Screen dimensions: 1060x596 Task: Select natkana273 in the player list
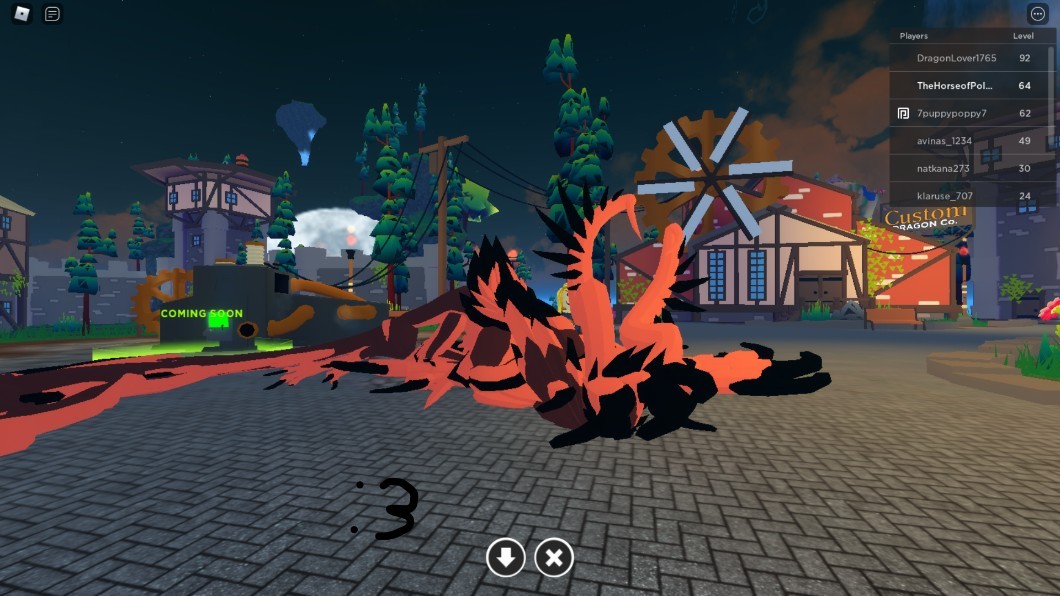tap(943, 168)
